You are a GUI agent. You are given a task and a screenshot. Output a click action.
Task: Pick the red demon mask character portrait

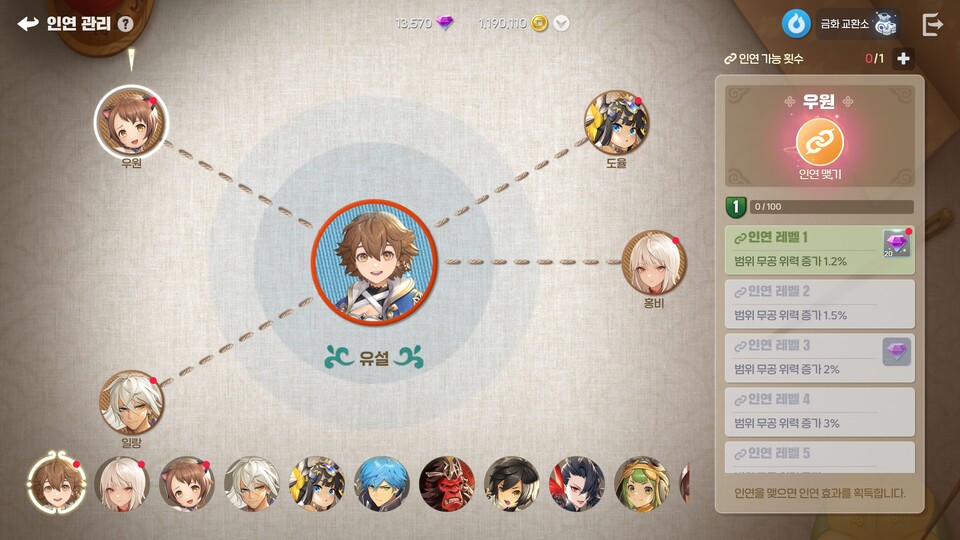[x=447, y=484]
